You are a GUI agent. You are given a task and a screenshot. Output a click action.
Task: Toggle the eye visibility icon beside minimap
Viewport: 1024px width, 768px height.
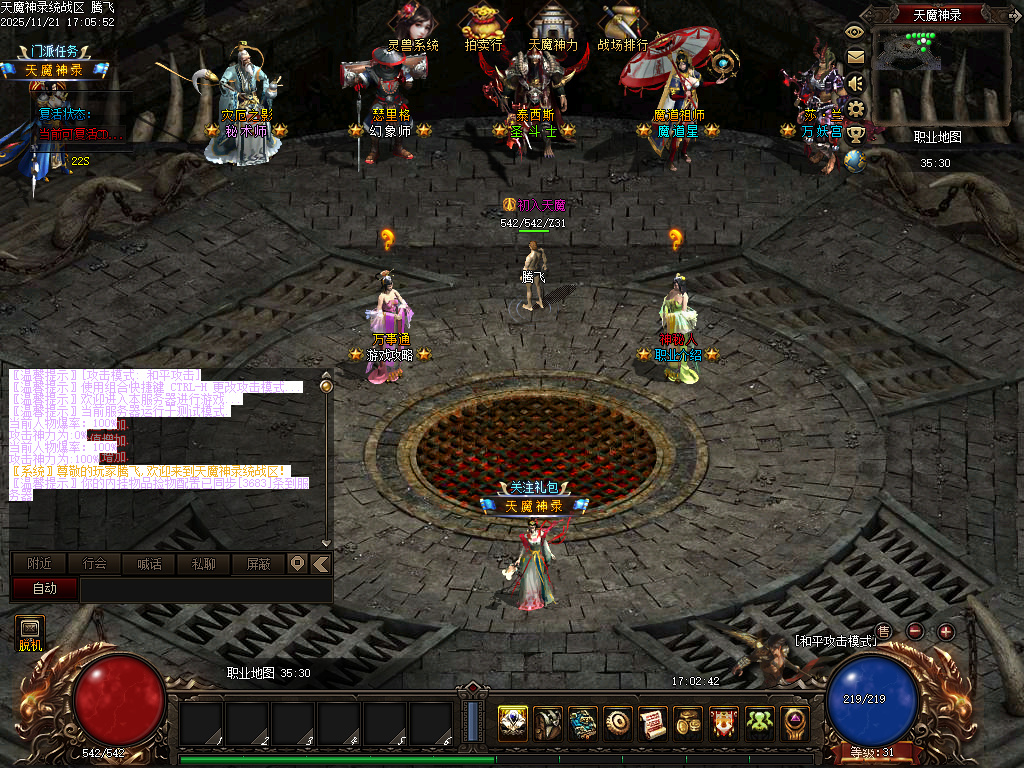854,31
